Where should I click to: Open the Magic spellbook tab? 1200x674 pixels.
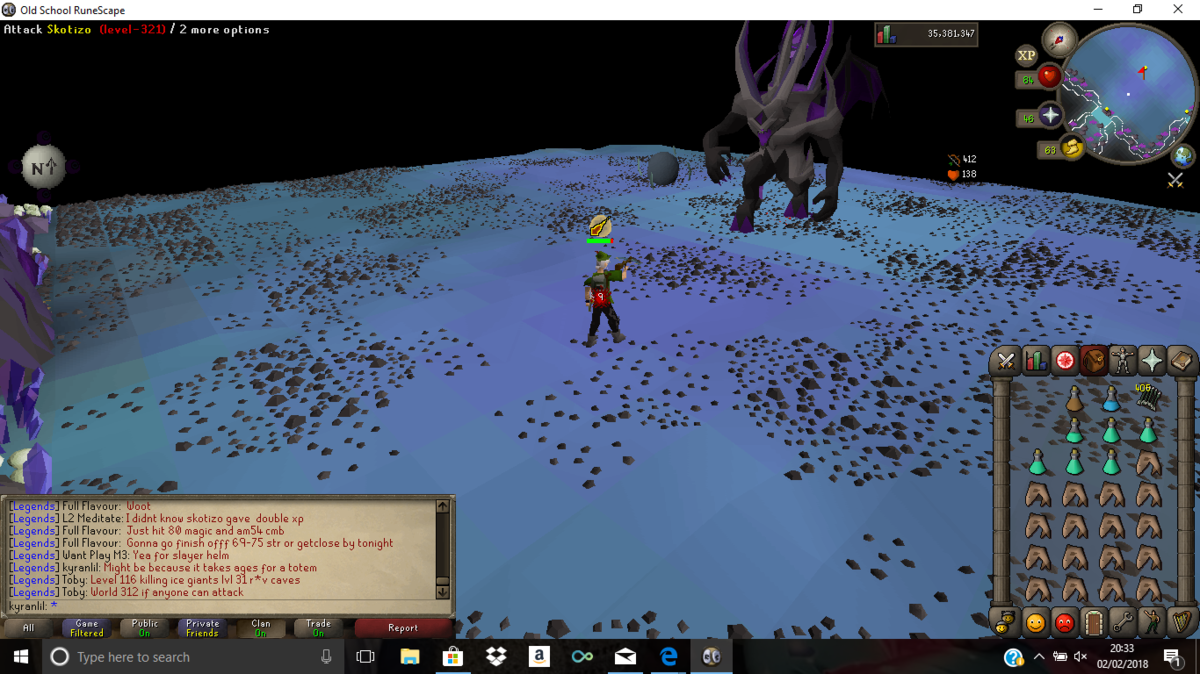(1181, 361)
